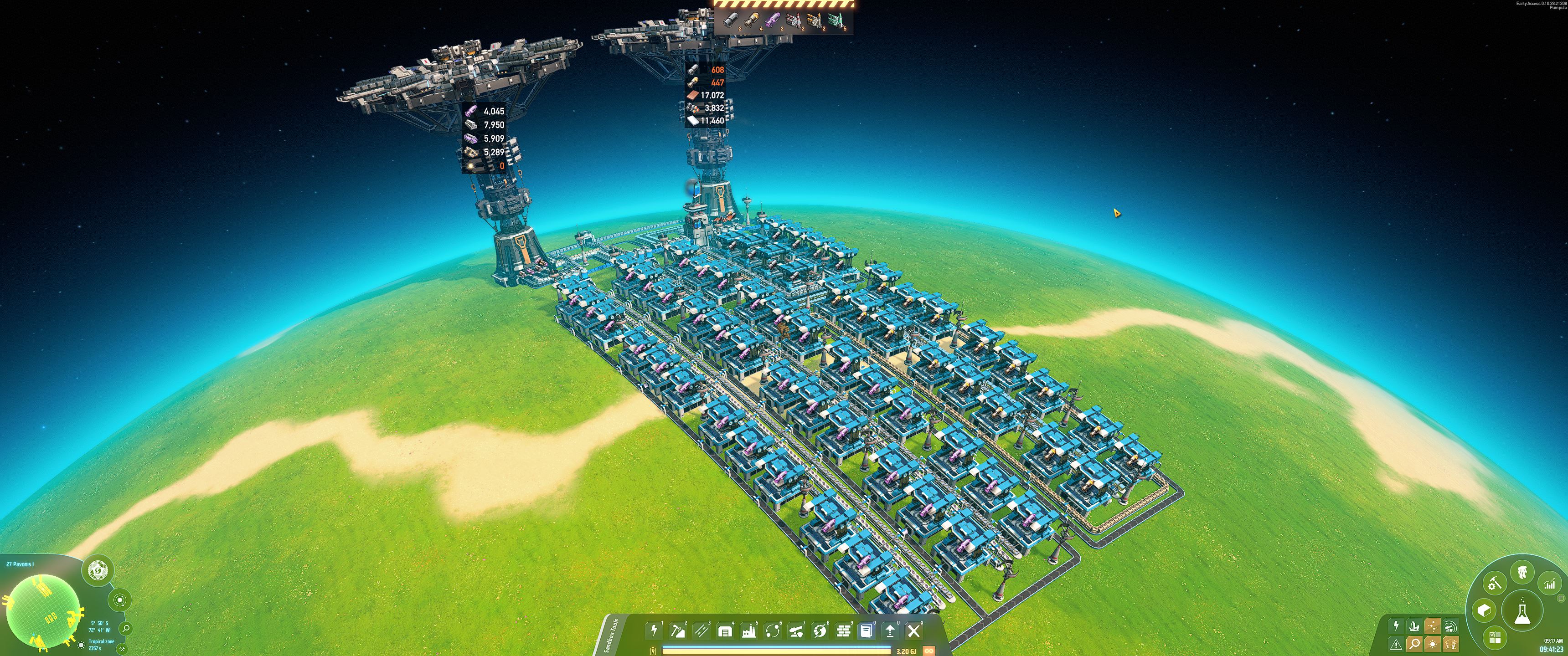Screen dimensions: 1568x656
Task: Expand the left elevator inventory panel
Action: click(487, 140)
